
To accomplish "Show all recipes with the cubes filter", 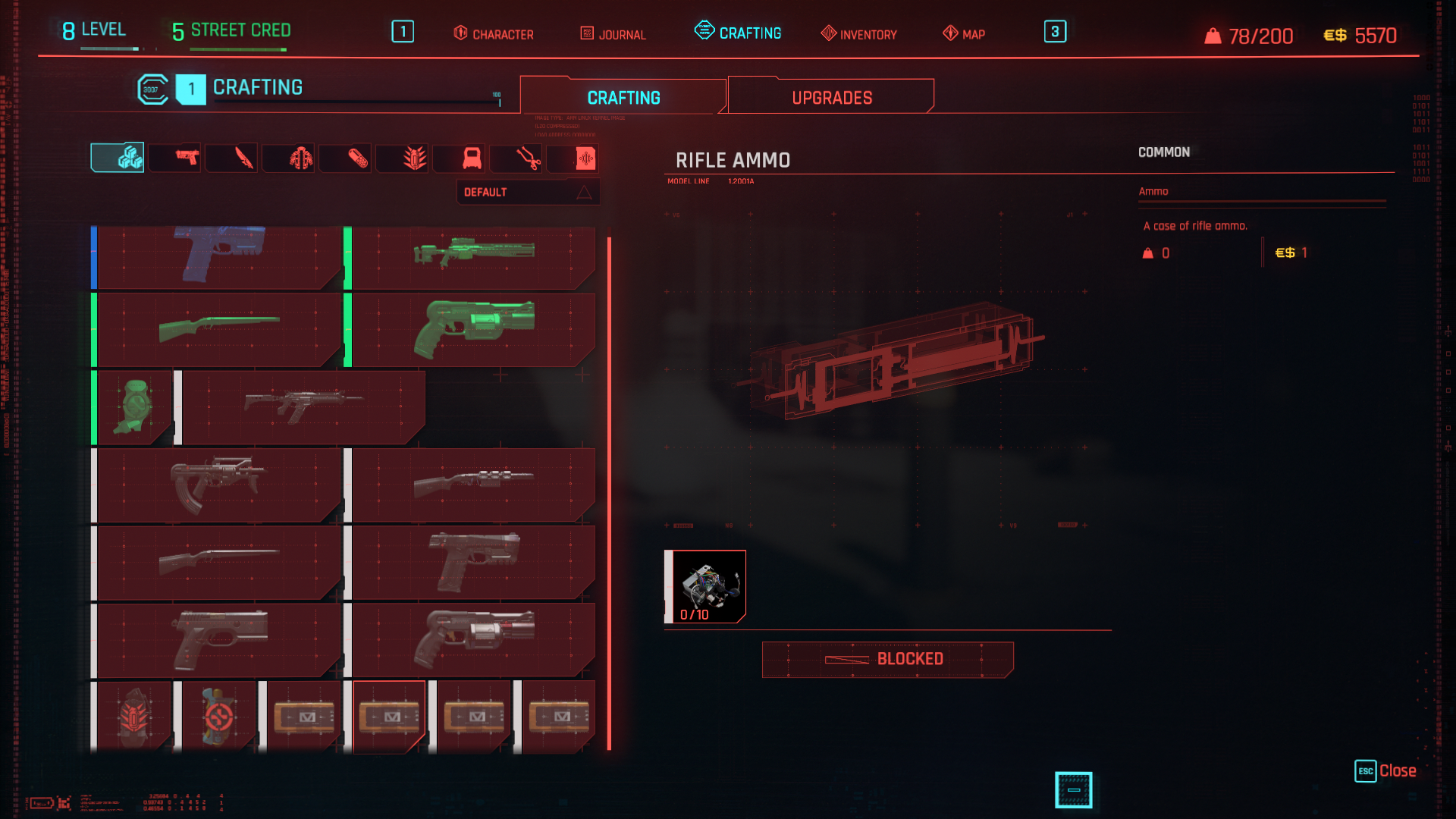I will point(118,158).
